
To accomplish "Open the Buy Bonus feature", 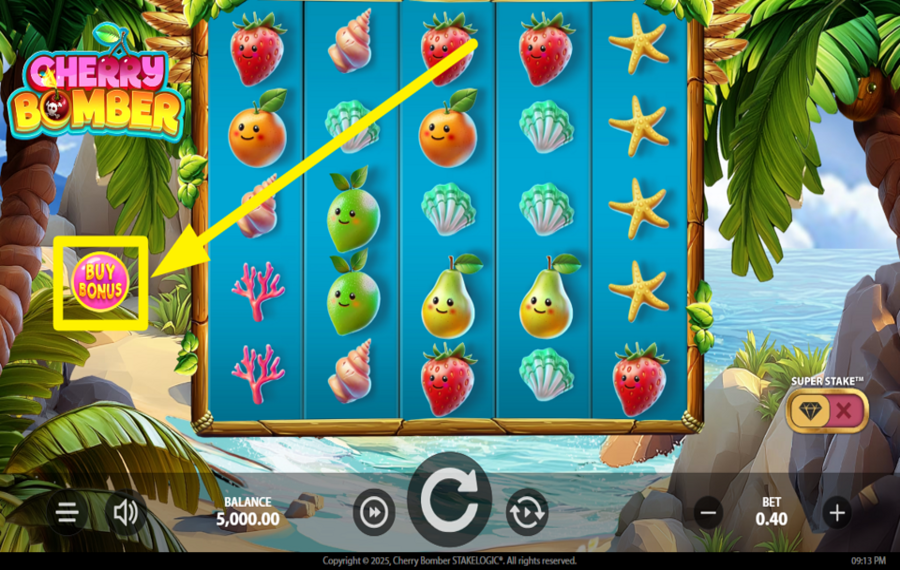I will [x=101, y=281].
